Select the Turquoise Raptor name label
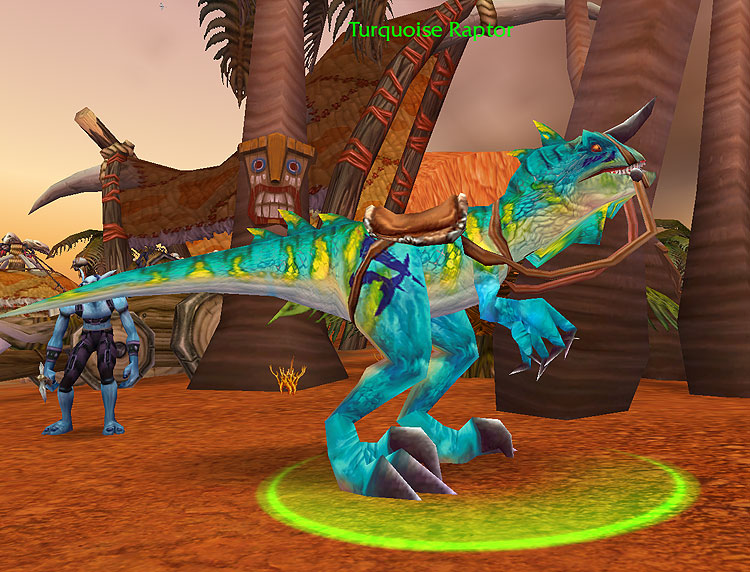 tap(431, 30)
